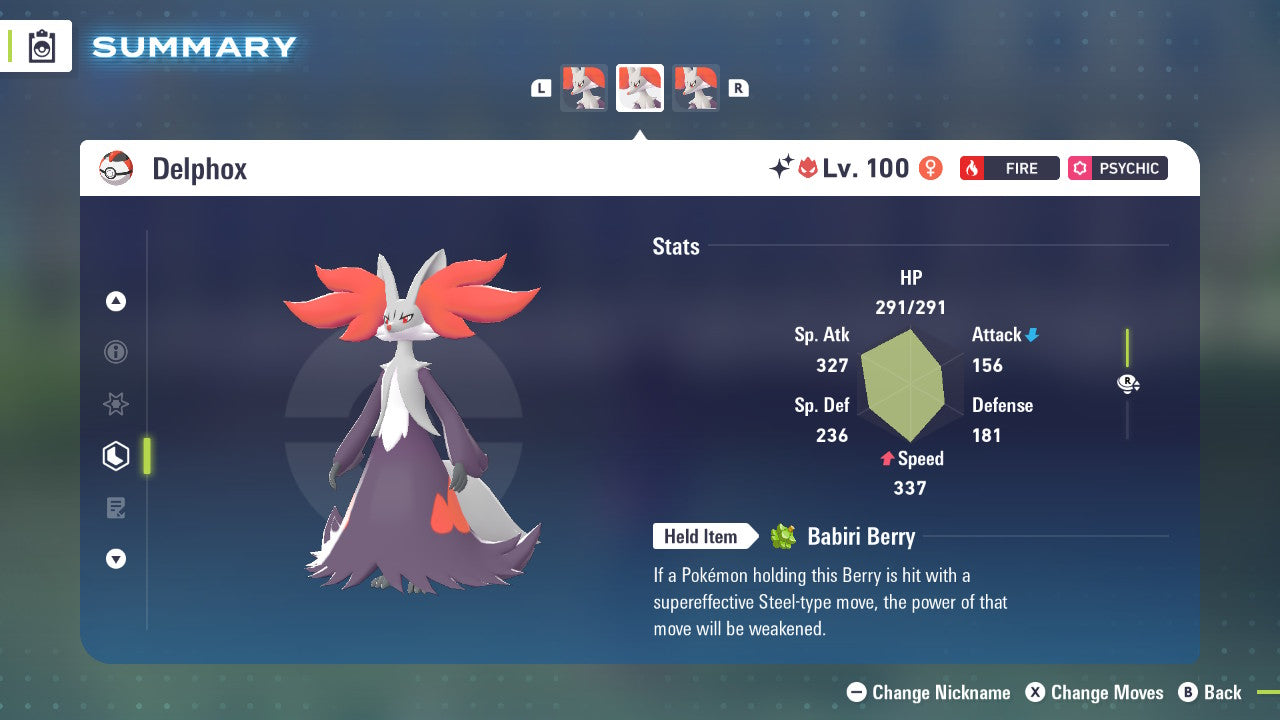Image resolution: width=1280 pixels, height=720 pixels.
Task: Open the Pokémon info page from the sidebar
Action: [x=116, y=352]
